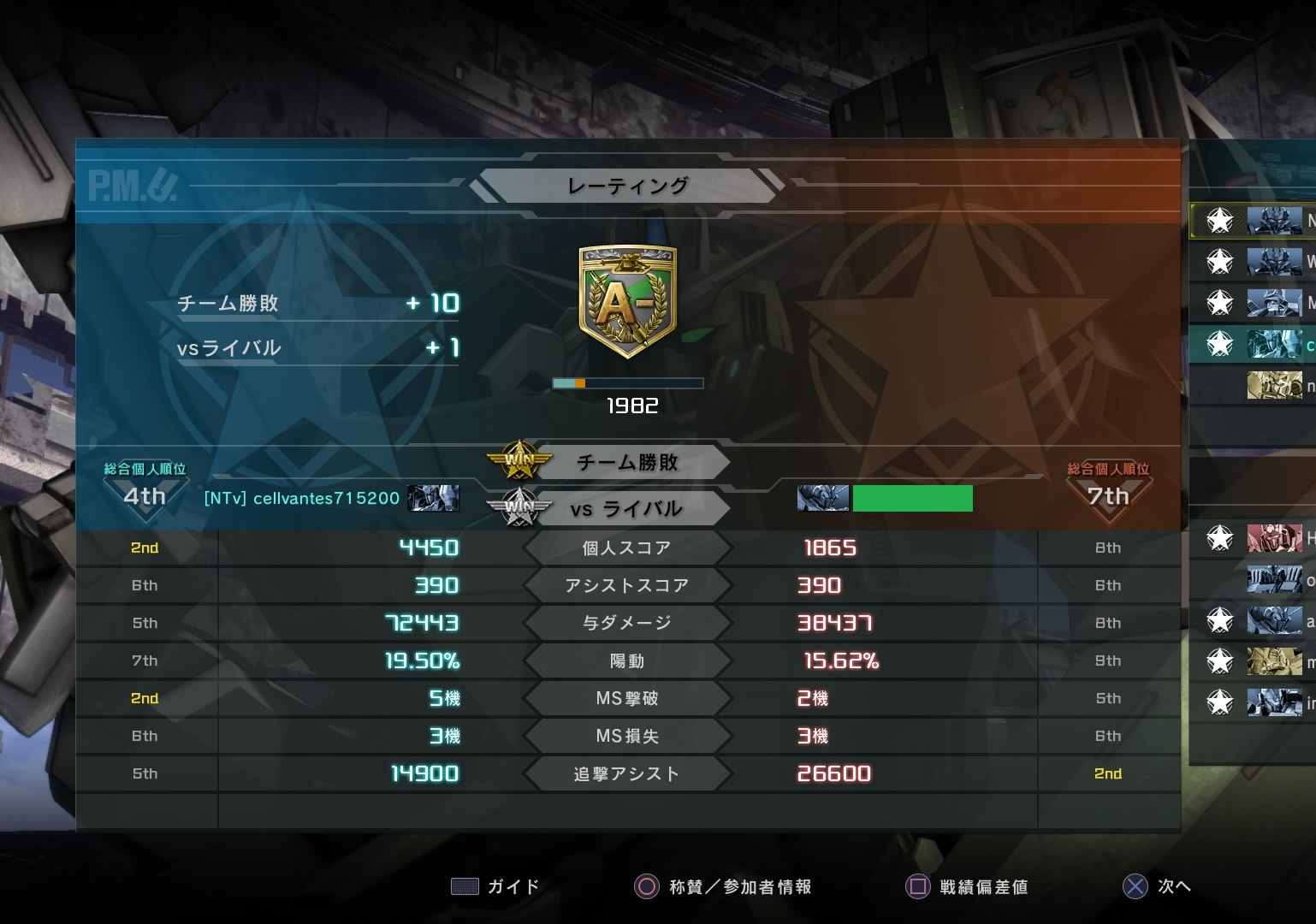Viewport: 1316px width, 924px height.
Task: Switch to the vs ライバル tab
Action: pyautogui.click(x=627, y=509)
